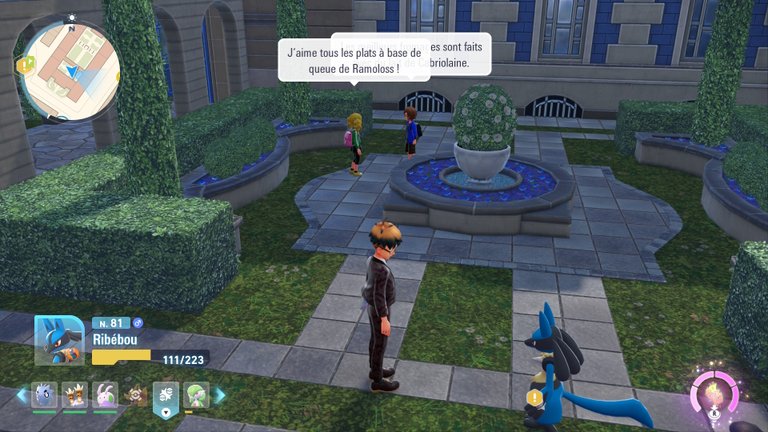Select the yellow exclamation marker on the minimap
This screenshot has width=768, height=432.
tap(22, 65)
